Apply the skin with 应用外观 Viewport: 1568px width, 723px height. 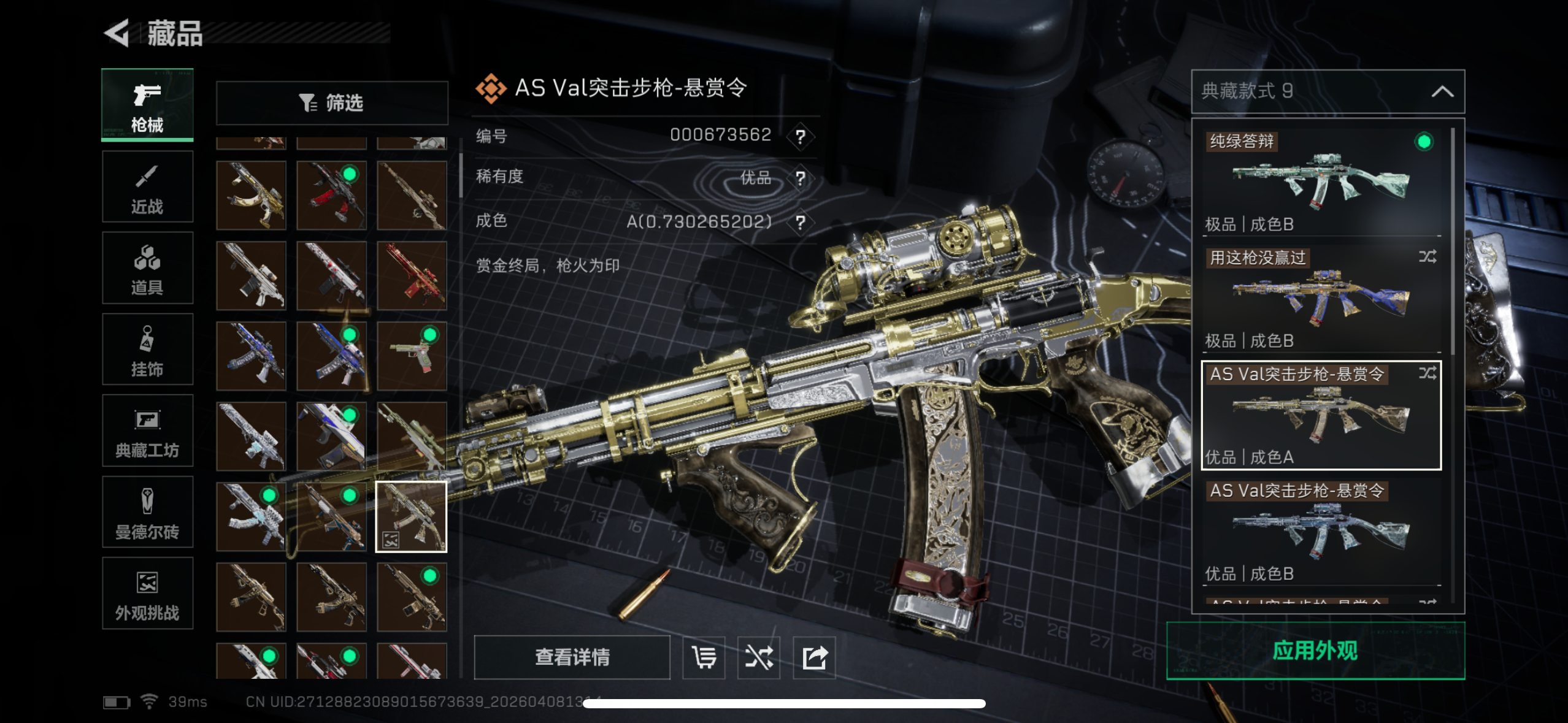point(1315,651)
